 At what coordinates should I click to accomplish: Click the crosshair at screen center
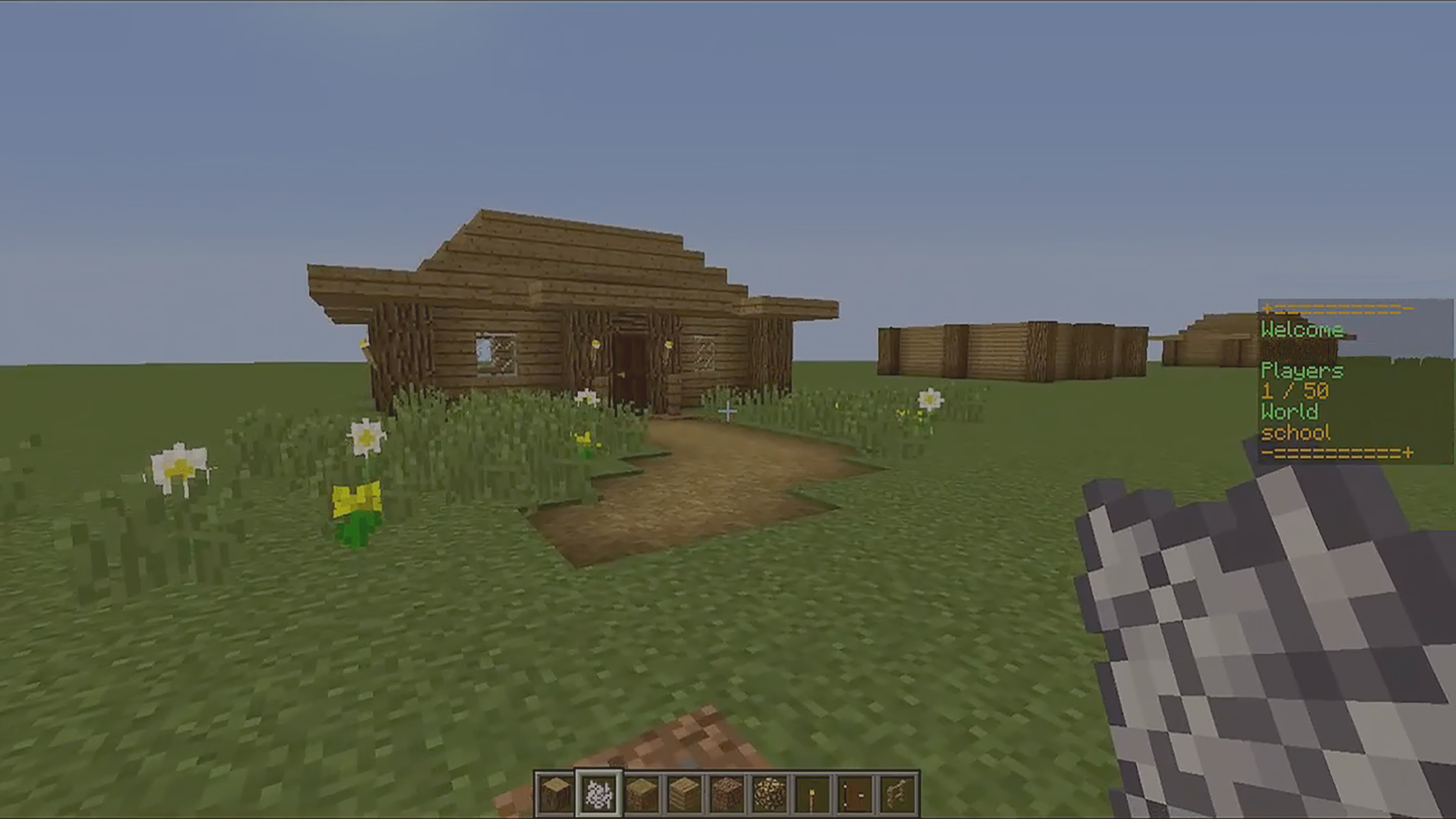(728, 409)
